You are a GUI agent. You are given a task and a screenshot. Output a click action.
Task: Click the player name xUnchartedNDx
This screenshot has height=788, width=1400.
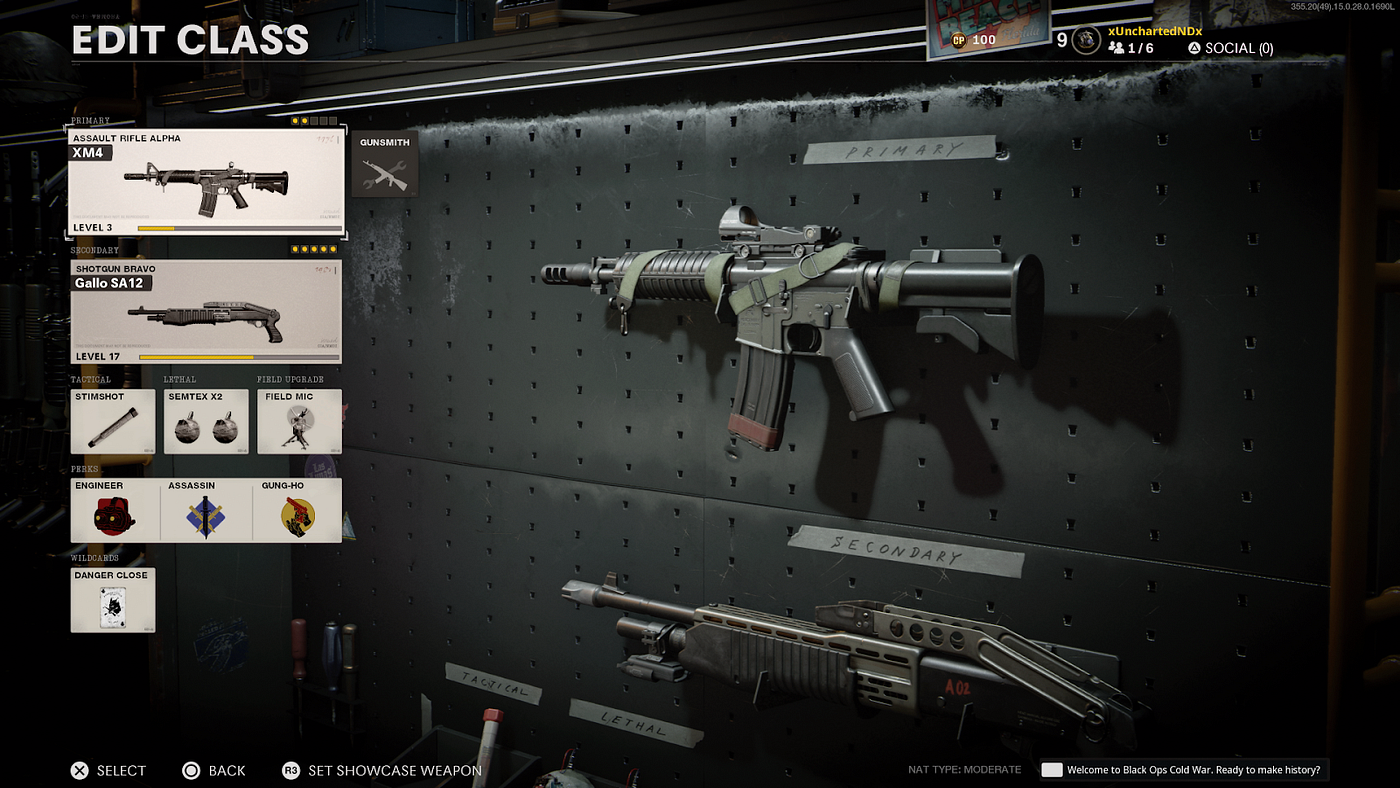pos(1155,30)
